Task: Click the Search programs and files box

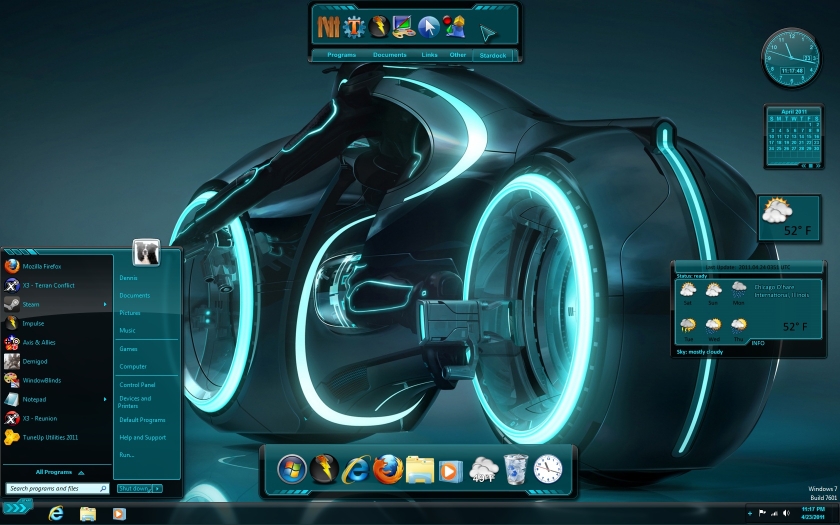Action: point(58,489)
